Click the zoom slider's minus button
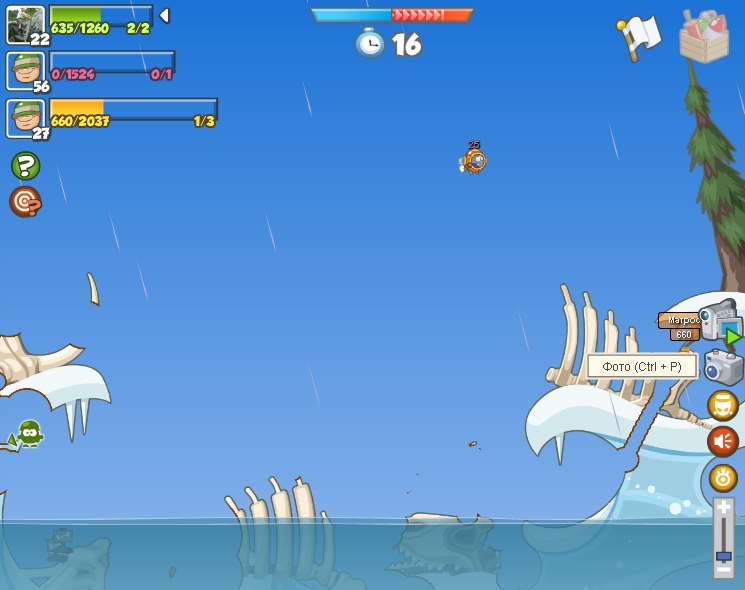The width and height of the screenshot is (745, 590). (x=724, y=569)
